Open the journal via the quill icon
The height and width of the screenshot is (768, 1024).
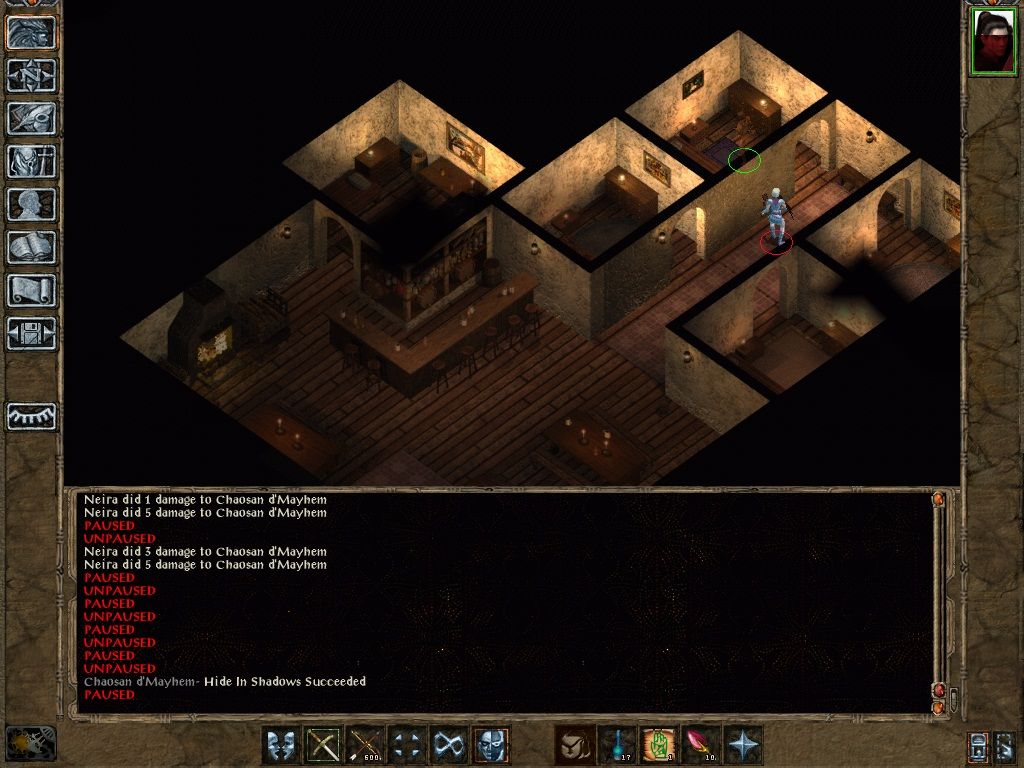(31, 118)
